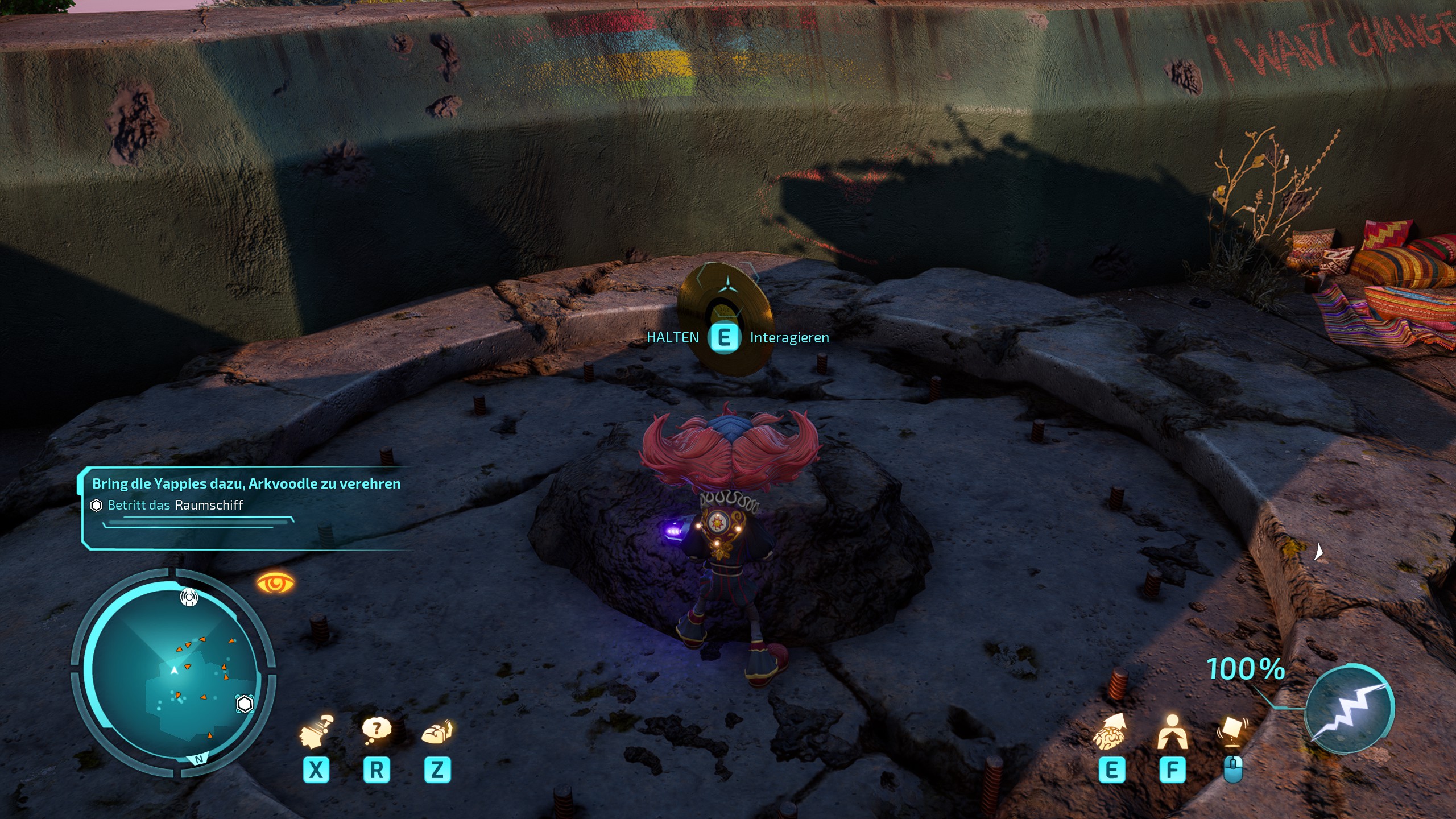This screenshot has width=1456, height=819.
Task: Activate the question mark thought bubble ability
Action: pos(377,730)
